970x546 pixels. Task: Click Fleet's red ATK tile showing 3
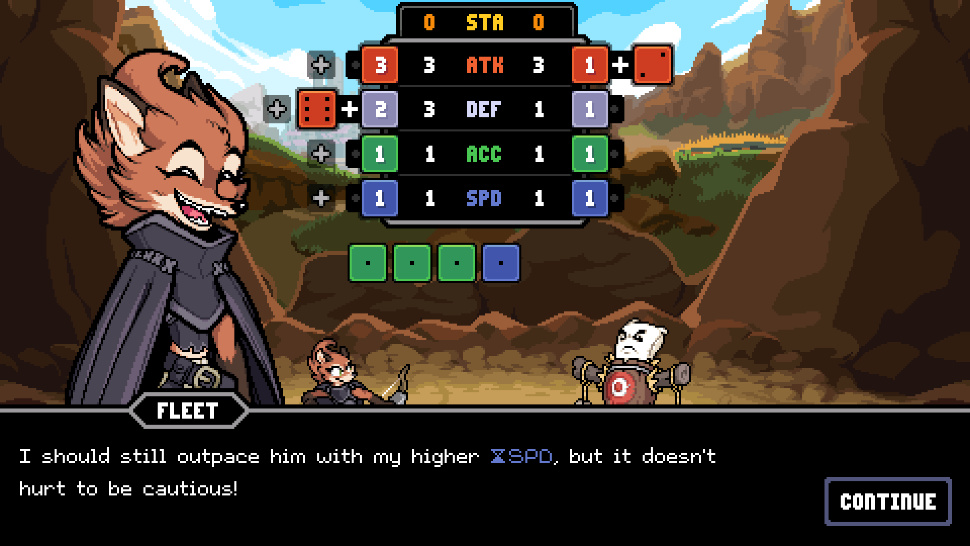click(x=379, y=66)
